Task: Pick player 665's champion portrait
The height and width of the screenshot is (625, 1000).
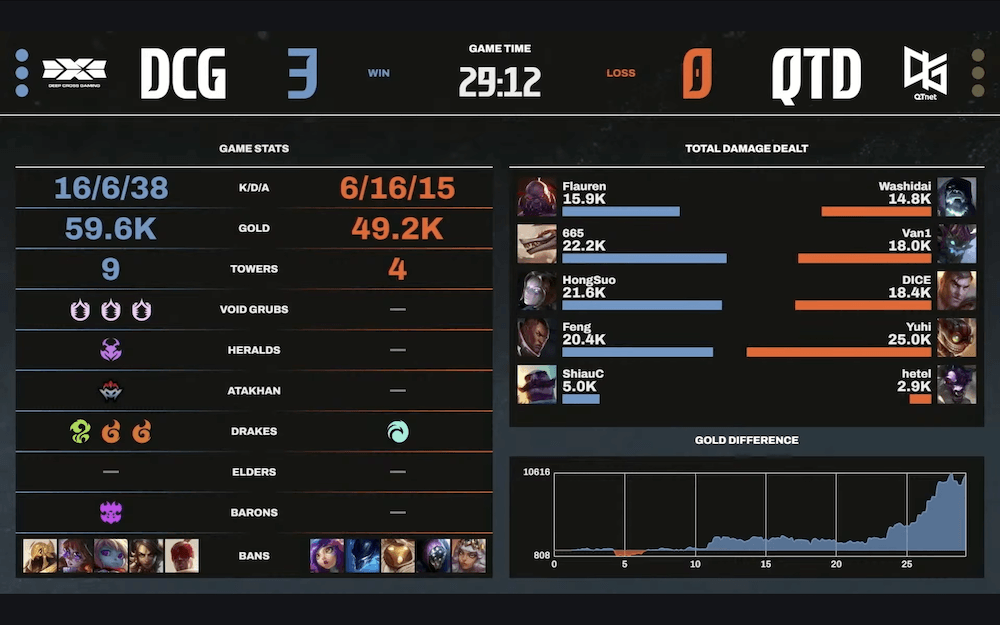Action: tap(537, 244)
